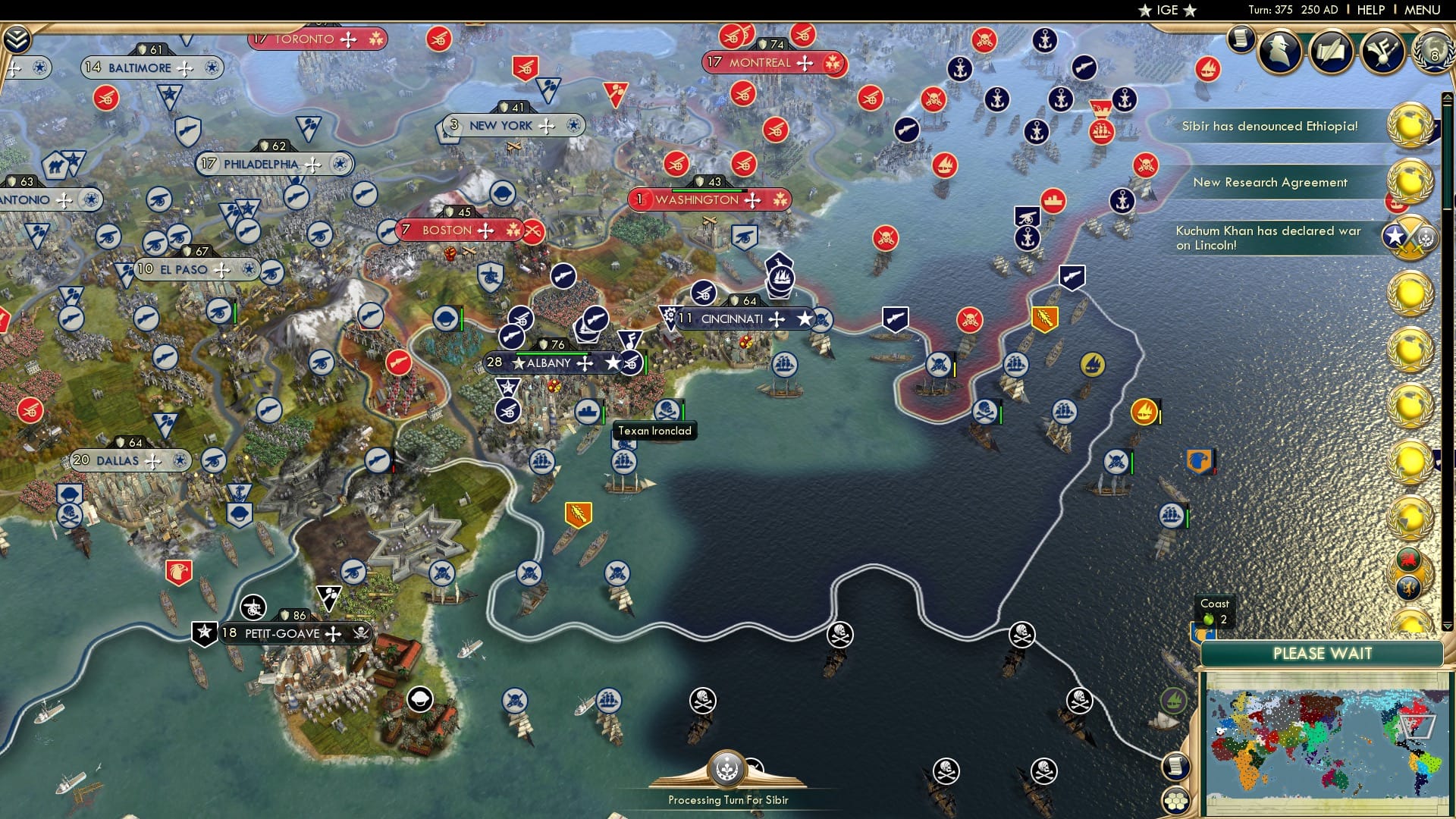Viewport: 1456px width, 819px height.
Task: Select the green galleass icon left of minimap
Action: point(1173,700)
